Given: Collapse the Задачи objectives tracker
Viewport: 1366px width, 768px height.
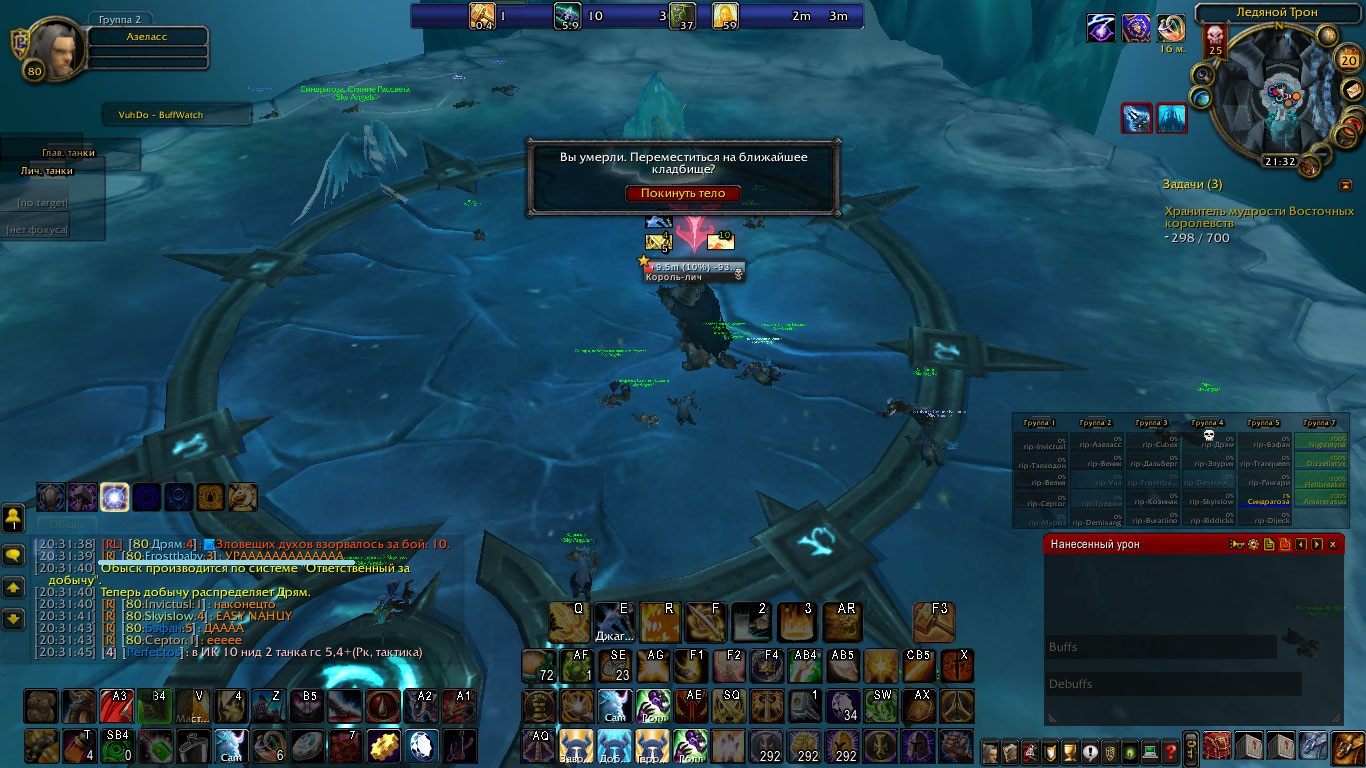Looking at the screenshot, I should pos(1345,185).
